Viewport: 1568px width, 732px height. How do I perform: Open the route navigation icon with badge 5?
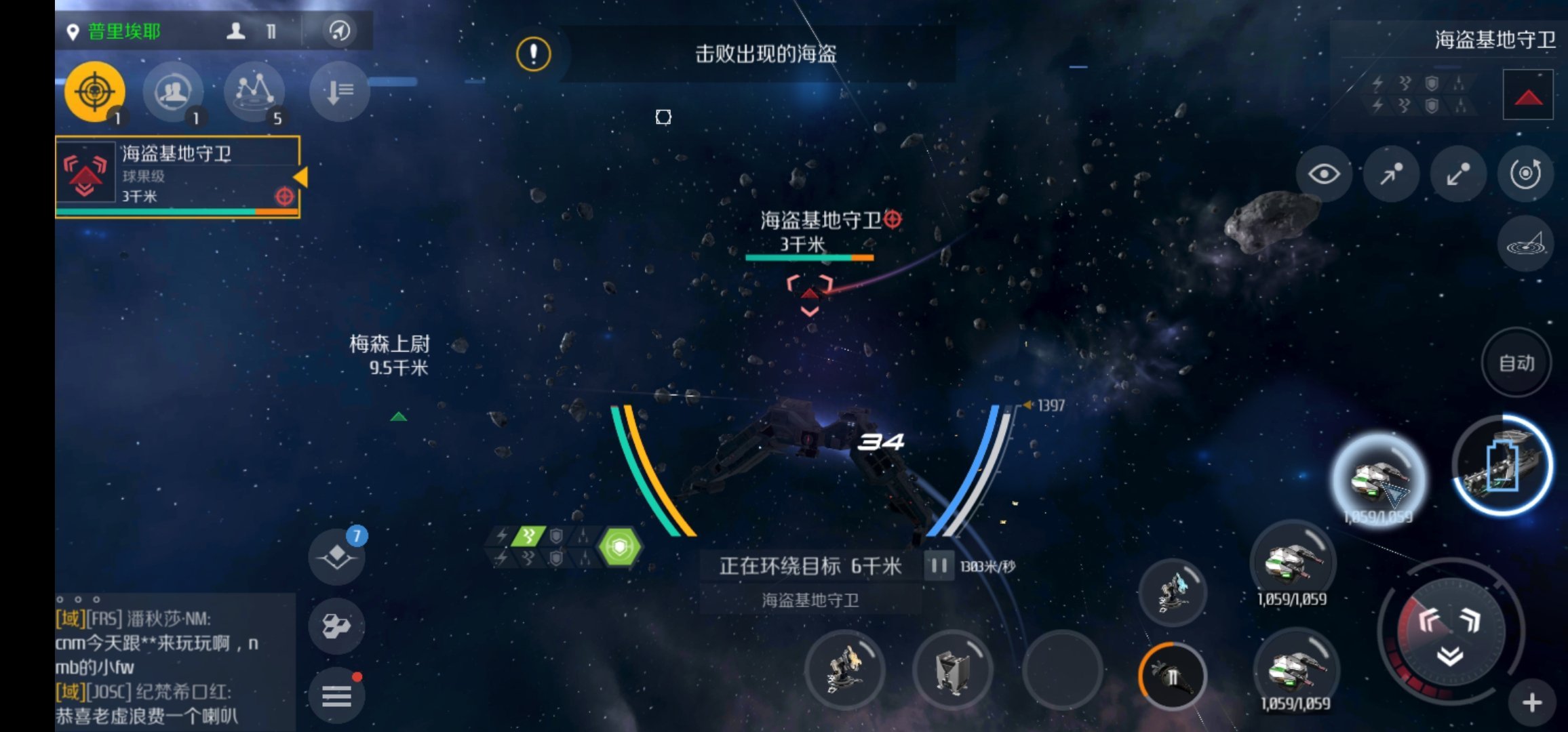(x=254, y=91)
